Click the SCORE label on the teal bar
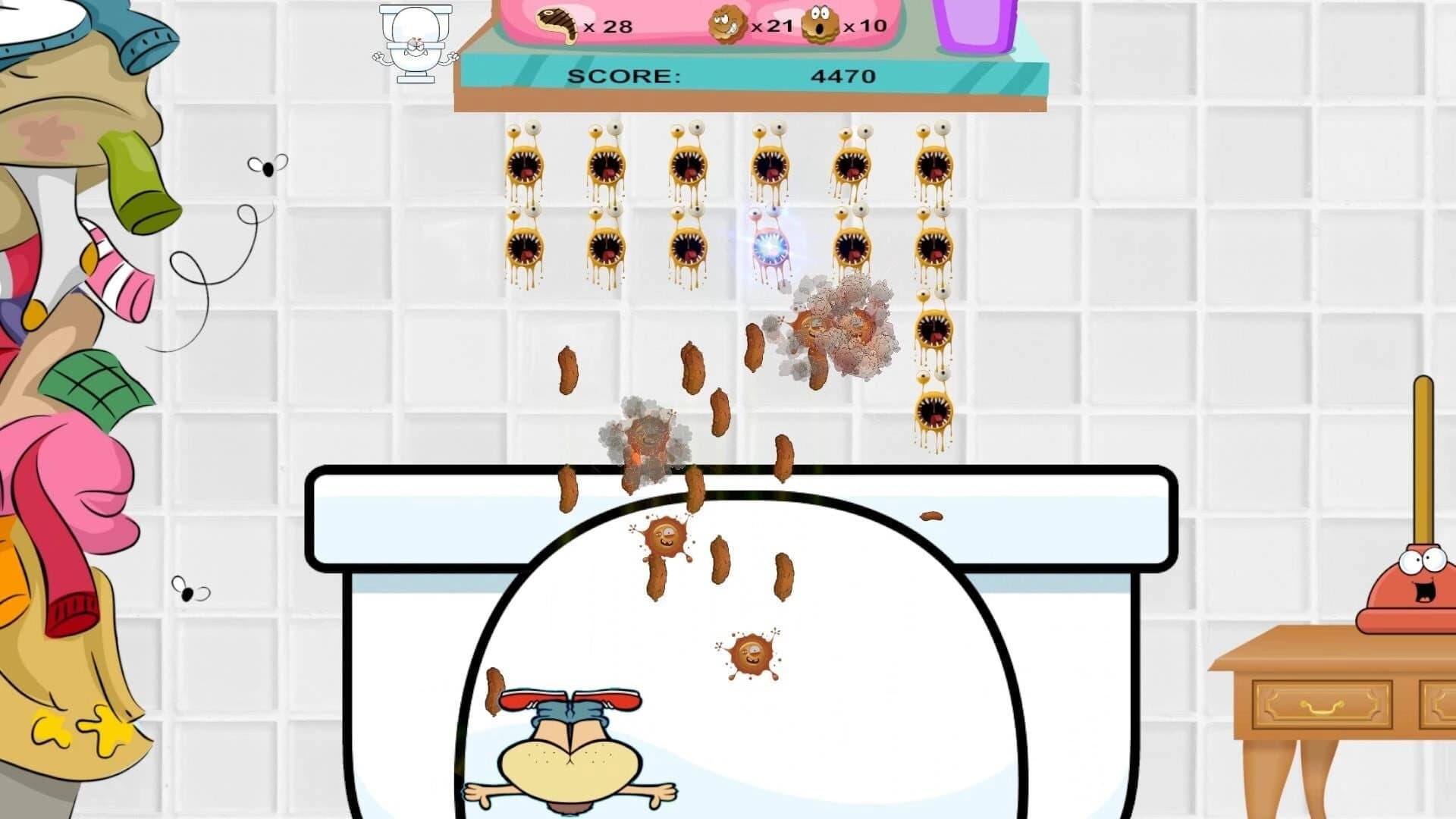Viewport: 1456px width, 819px height. 626,75
